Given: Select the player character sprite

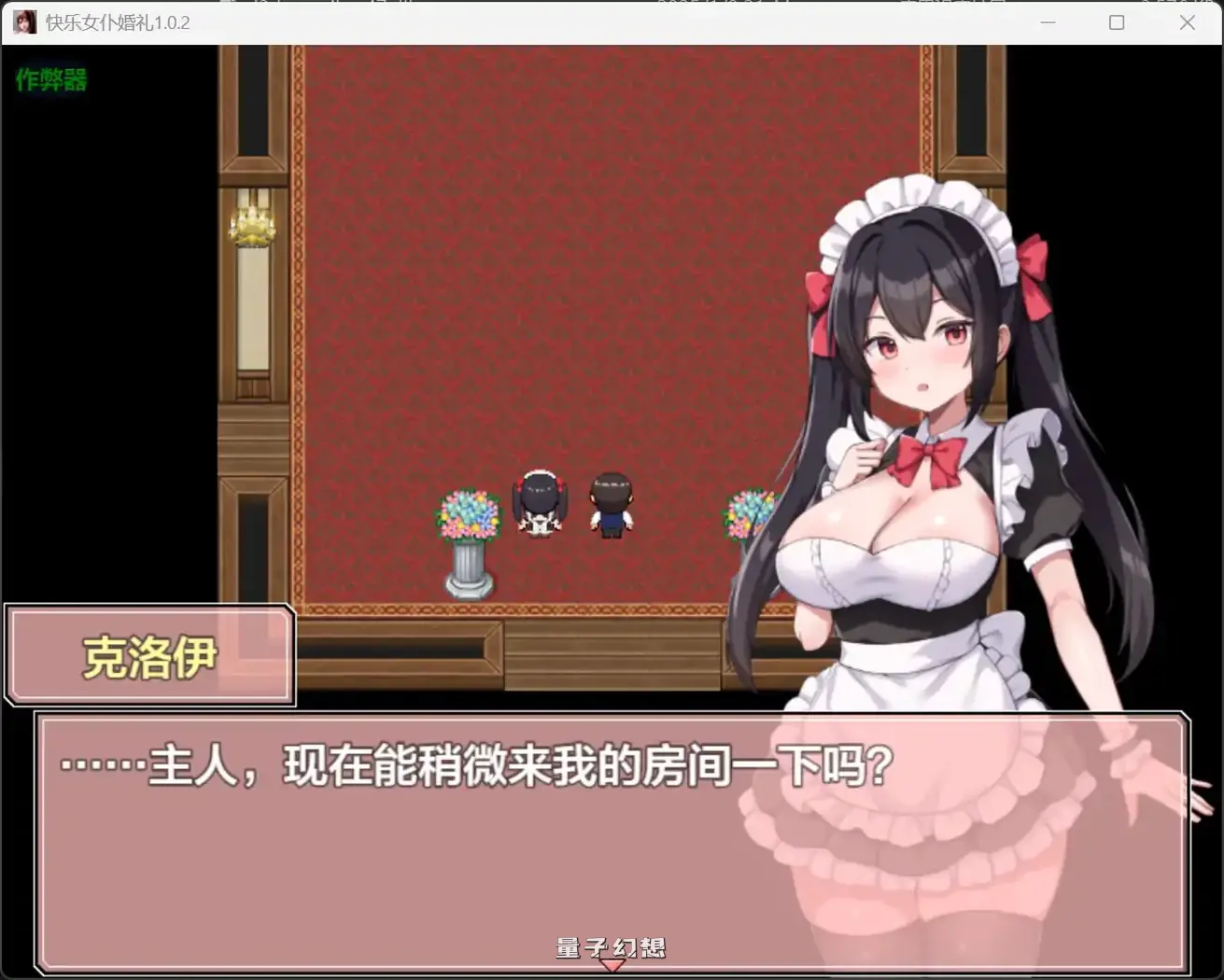Looking at the screenshot, I should [612, 507].
